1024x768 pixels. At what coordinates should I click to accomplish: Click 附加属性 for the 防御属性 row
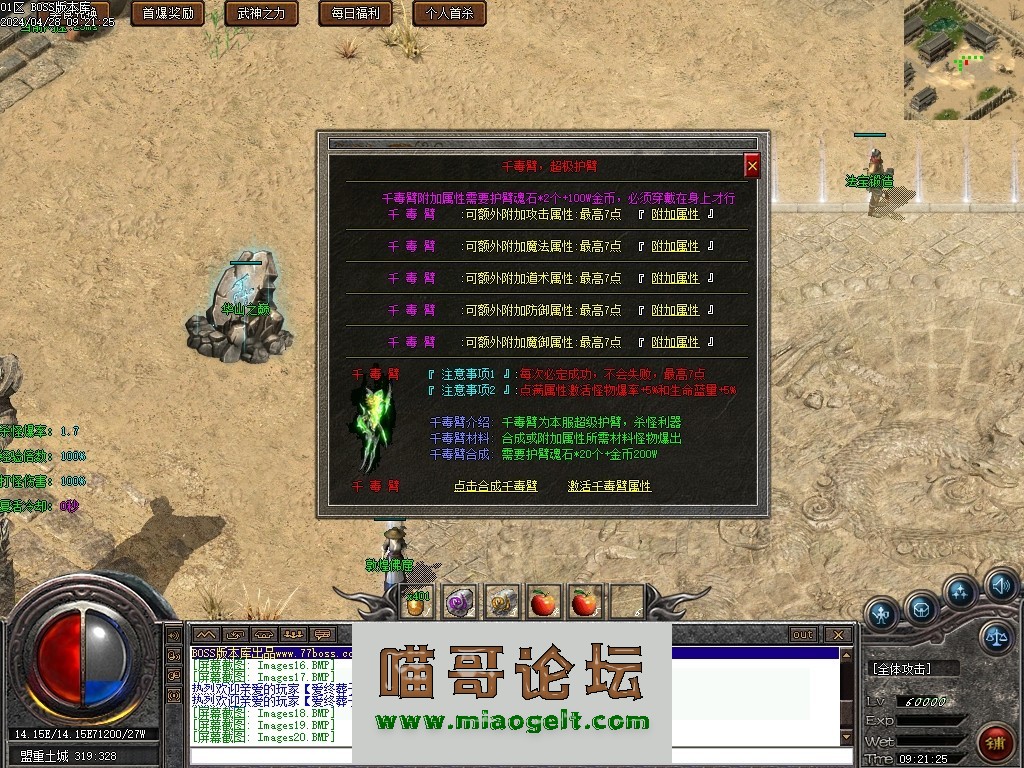tap(675, 310)
